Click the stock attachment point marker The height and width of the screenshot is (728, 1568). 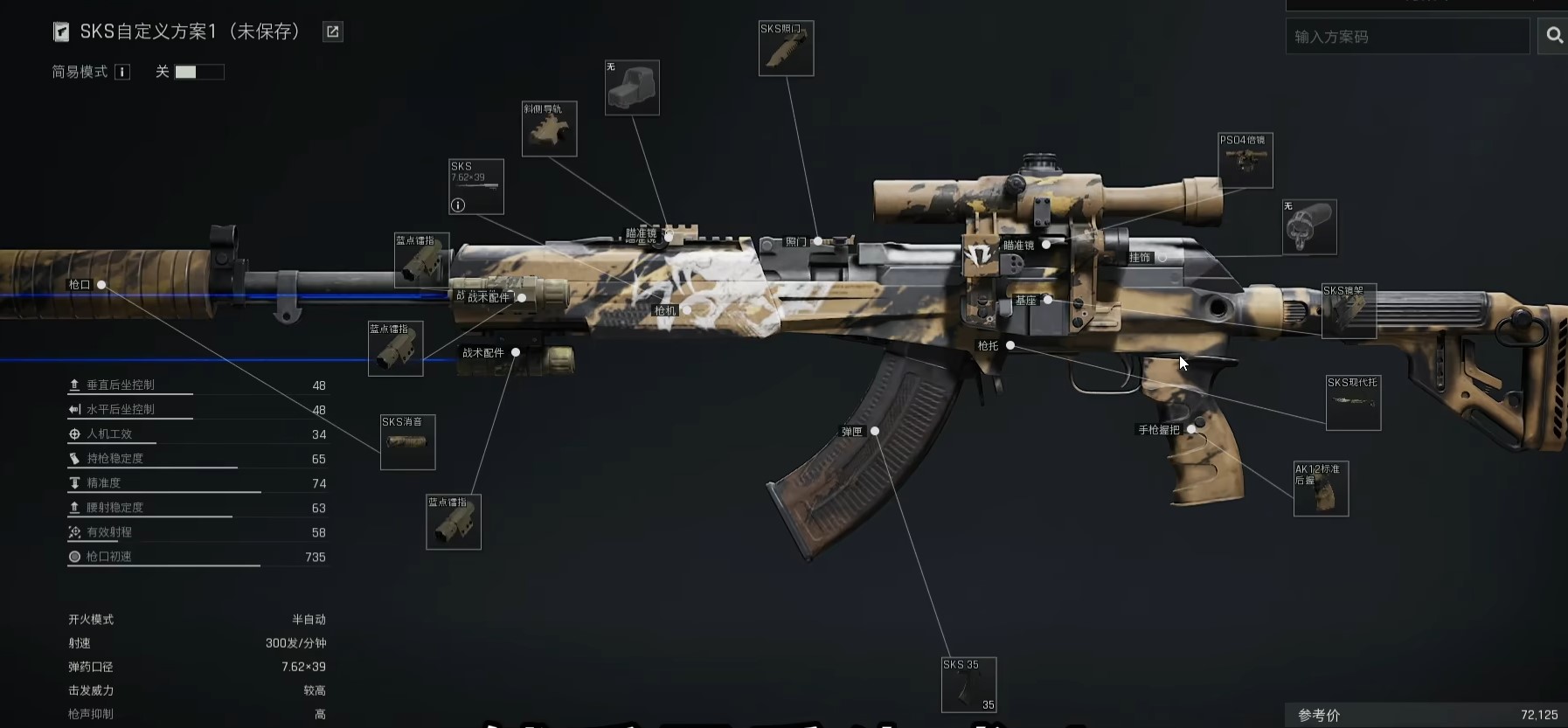(x=1010, y=345)
